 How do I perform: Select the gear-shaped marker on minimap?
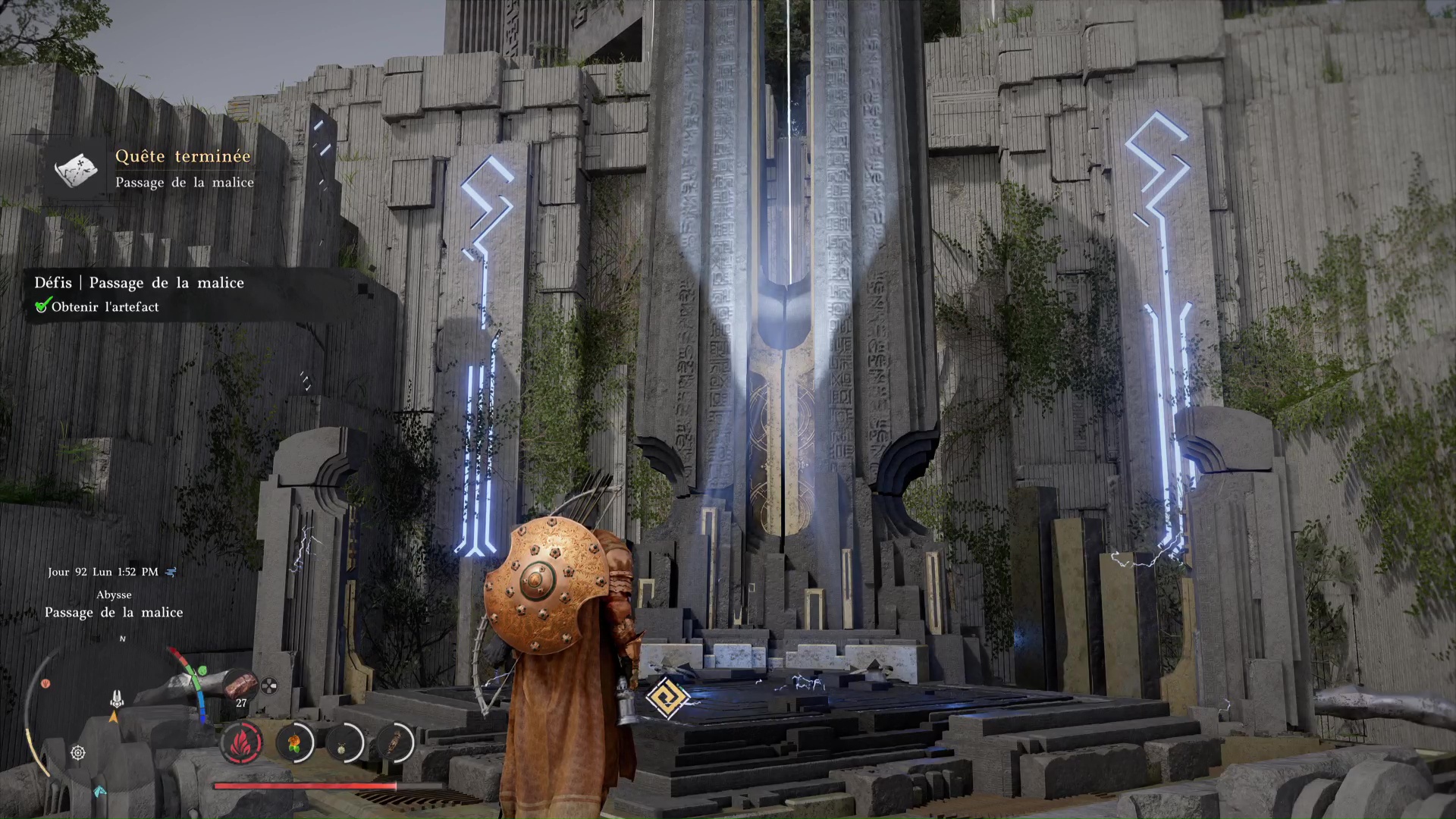tap(77, 753)
